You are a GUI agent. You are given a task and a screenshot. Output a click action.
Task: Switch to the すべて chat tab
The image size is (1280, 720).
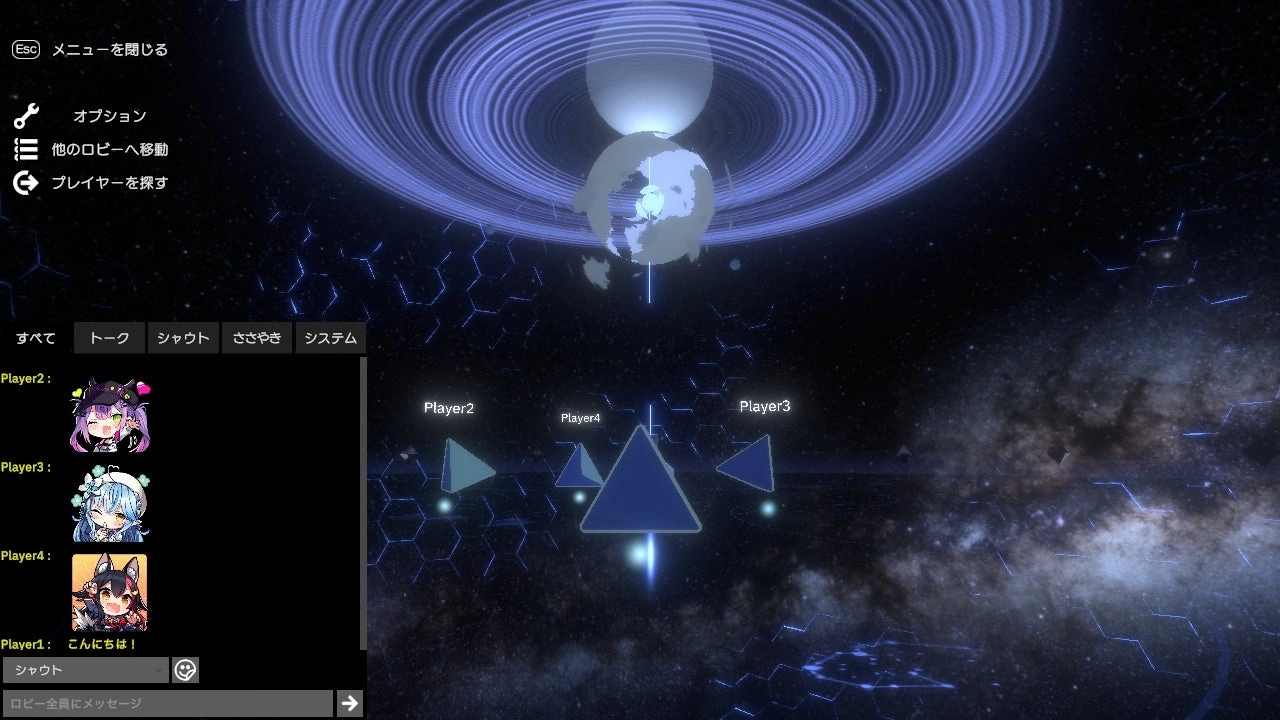coord(36,338)
